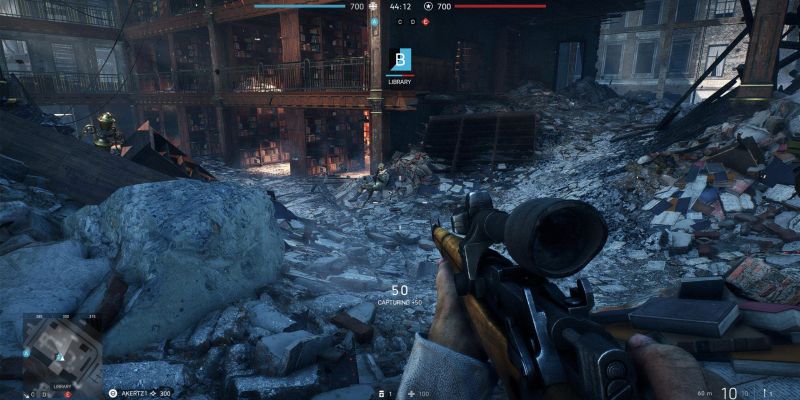The height and width of the screenshot is (400, 800).
Task: Click the blue team faction emblem
Action: coord(374,6)
